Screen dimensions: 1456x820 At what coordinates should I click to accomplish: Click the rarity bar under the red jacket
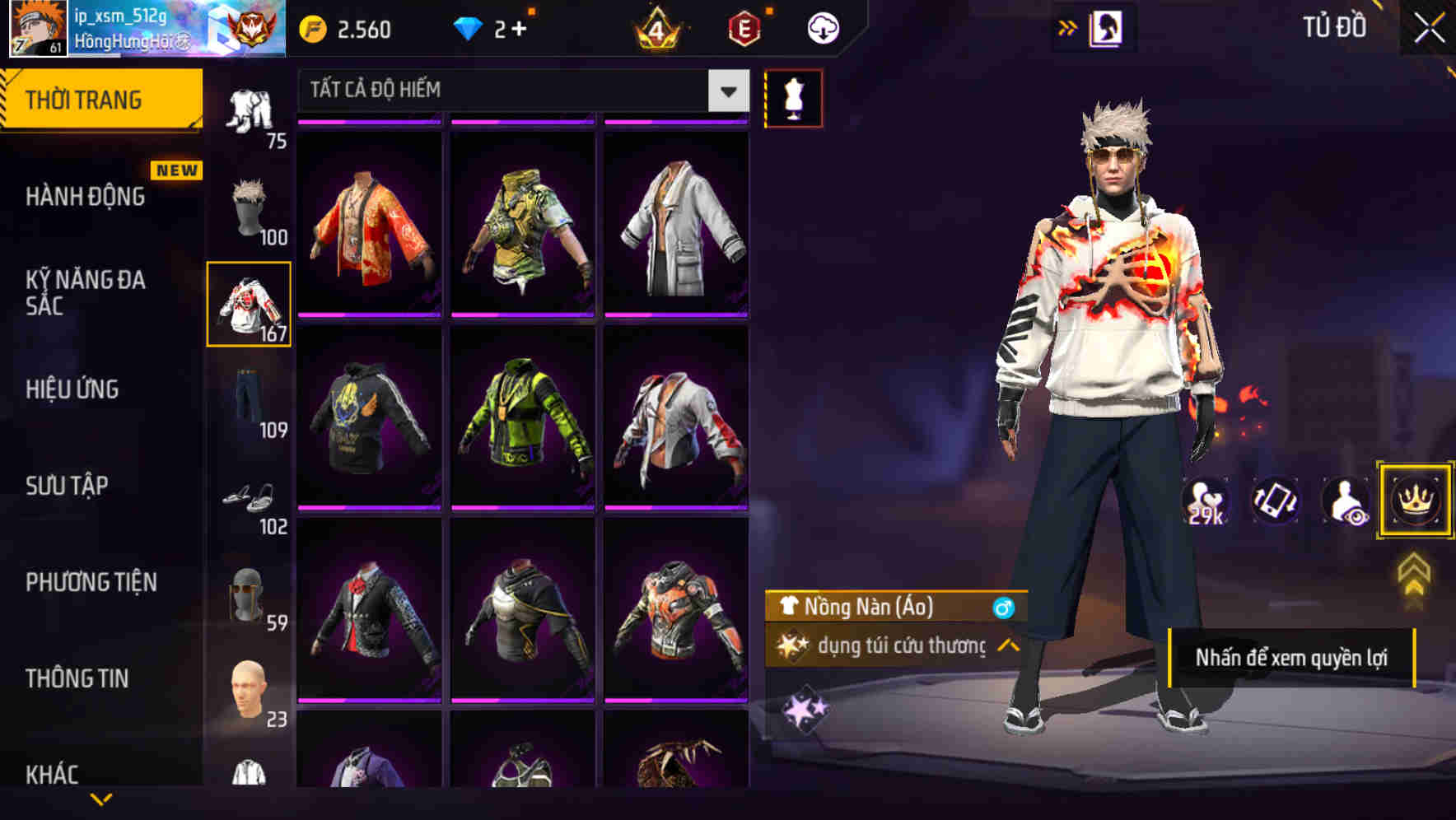pyautogui.click(x=371, y=316)
